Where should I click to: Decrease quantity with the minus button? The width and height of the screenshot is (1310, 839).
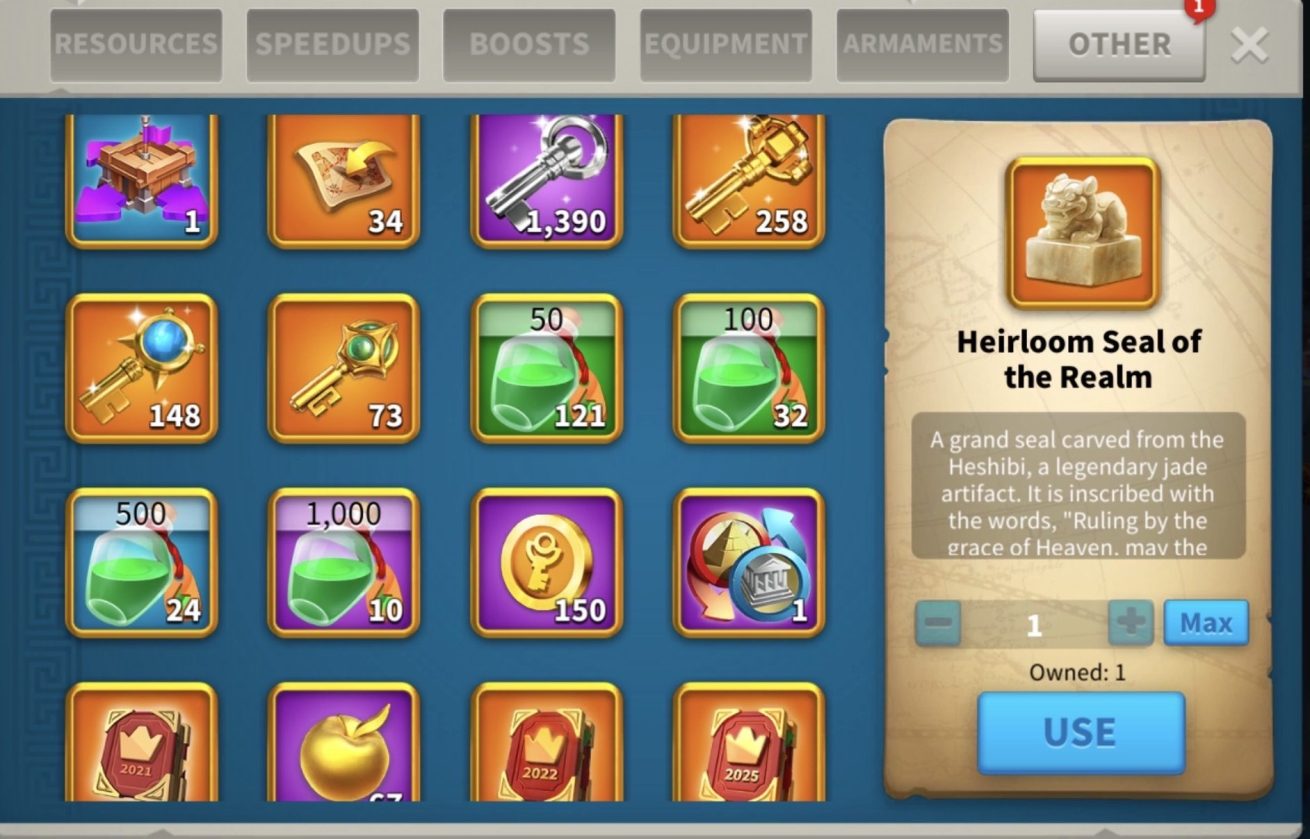click(x=938, y=623)
